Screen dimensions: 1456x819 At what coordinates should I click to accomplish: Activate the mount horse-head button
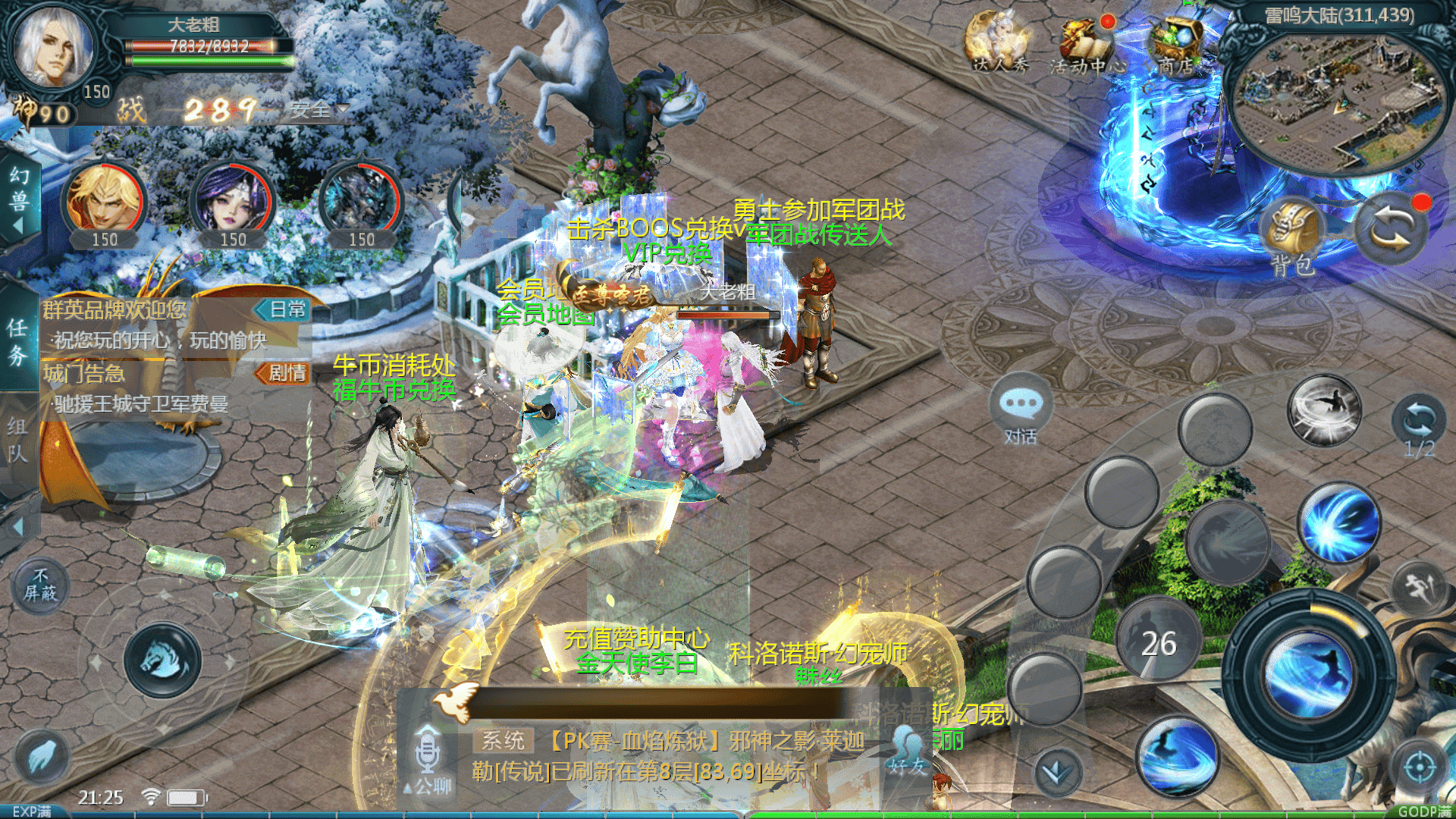[x=162, y=658]
